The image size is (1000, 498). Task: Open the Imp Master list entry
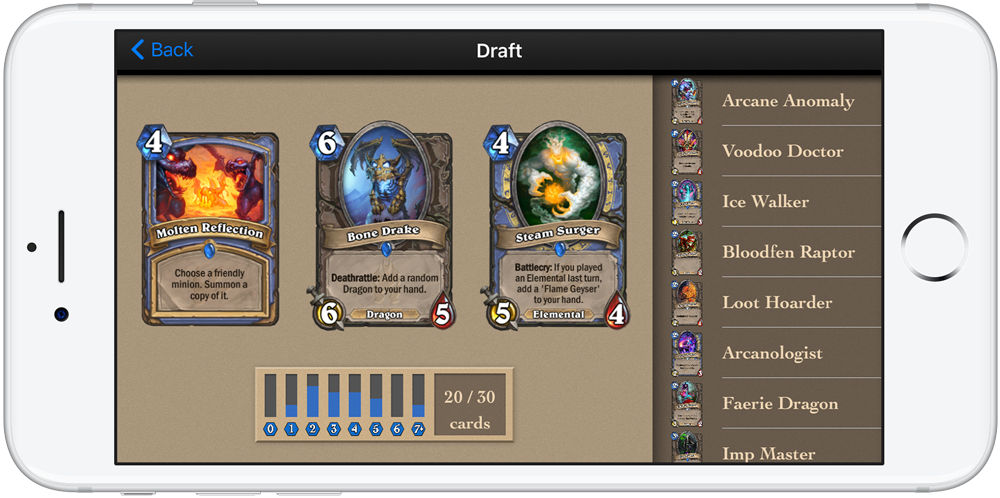click(768, 452)
